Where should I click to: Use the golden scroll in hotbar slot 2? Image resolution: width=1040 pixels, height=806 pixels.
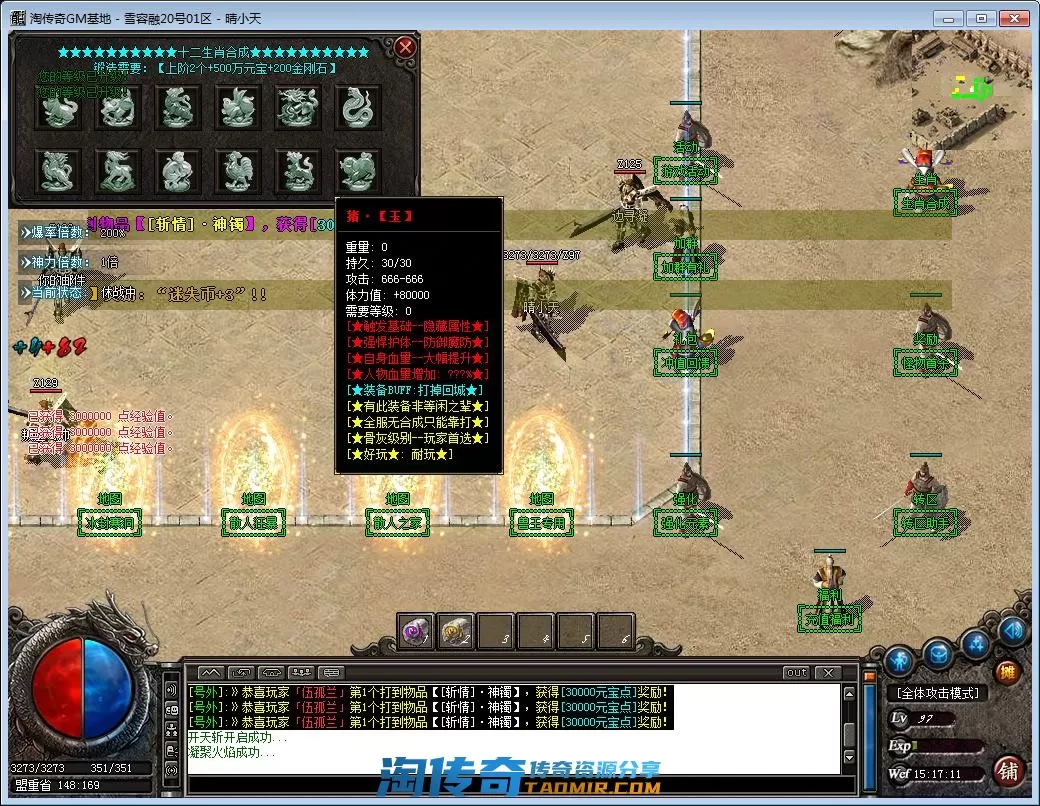pyautogui.click(x=456, y=631)
